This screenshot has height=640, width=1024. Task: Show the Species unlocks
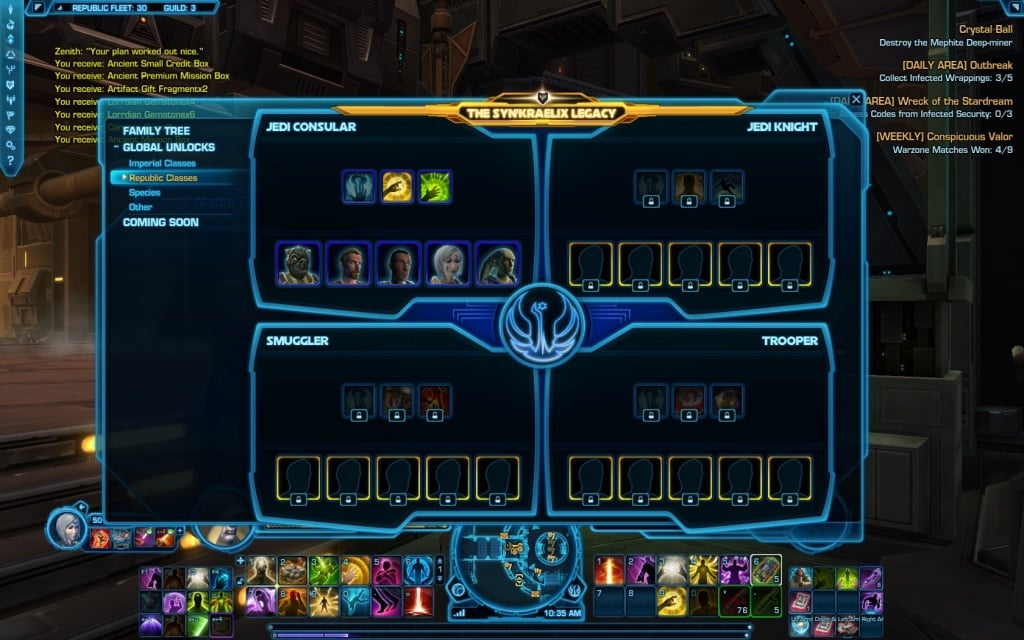coord(144,193)
